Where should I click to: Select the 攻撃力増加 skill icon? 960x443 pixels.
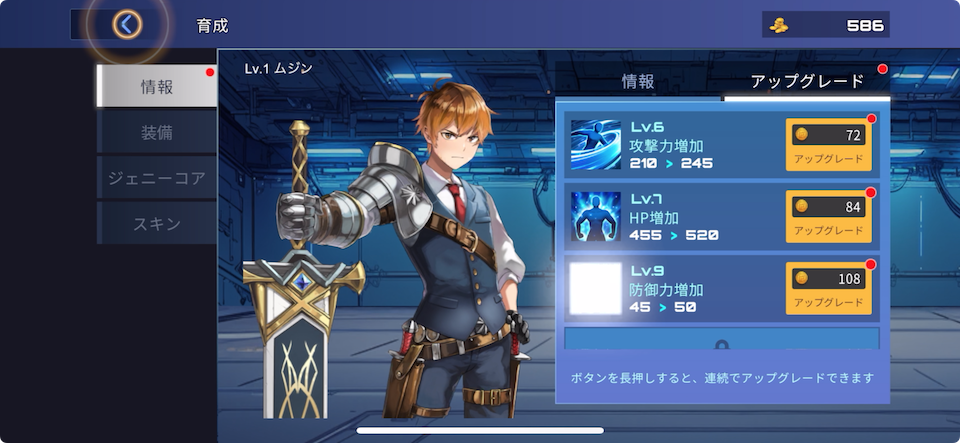click(596, 145)
